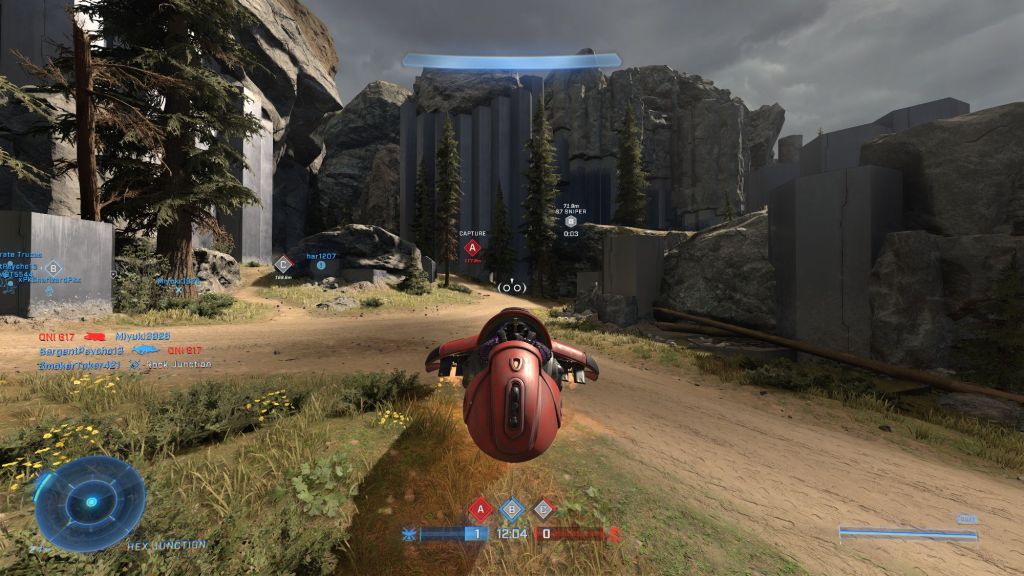Screen dimensions: 1024x576
Task: Click the blue team emblem beside the score
Action: click(x=408, y=534)
